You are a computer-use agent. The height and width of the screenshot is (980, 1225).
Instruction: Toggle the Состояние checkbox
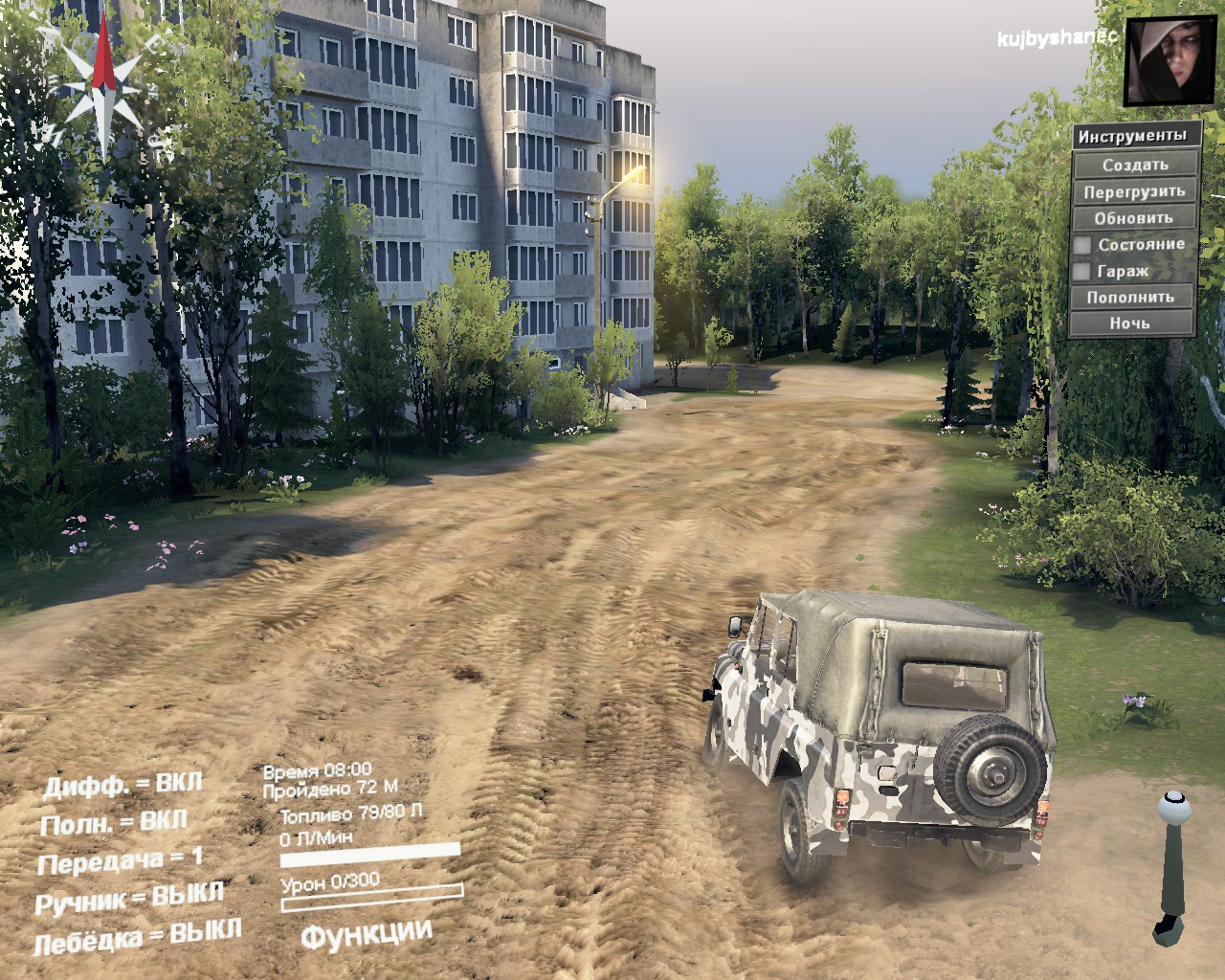coord(1082,245)
